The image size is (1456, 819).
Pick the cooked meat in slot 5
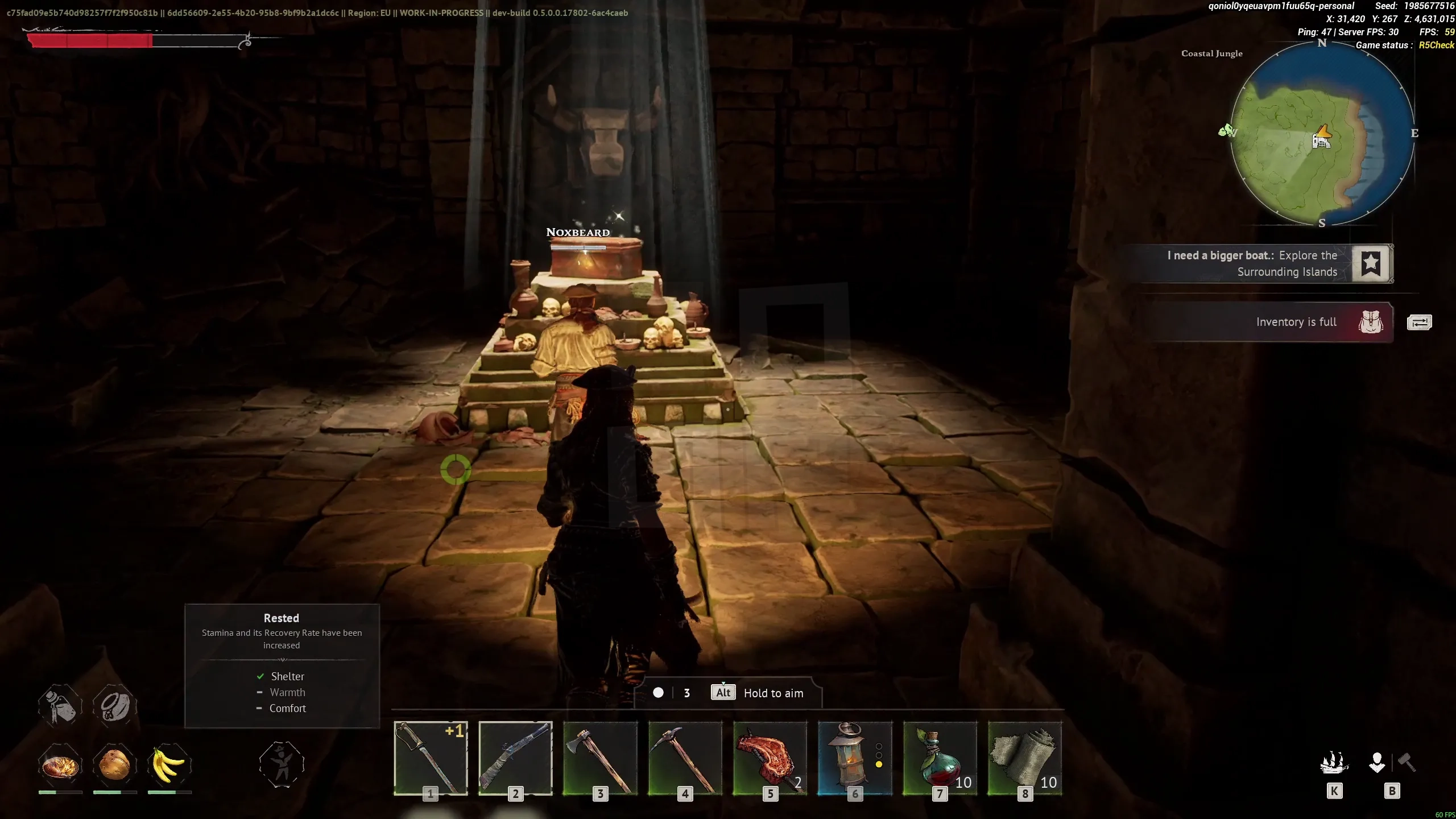(770, 759)
